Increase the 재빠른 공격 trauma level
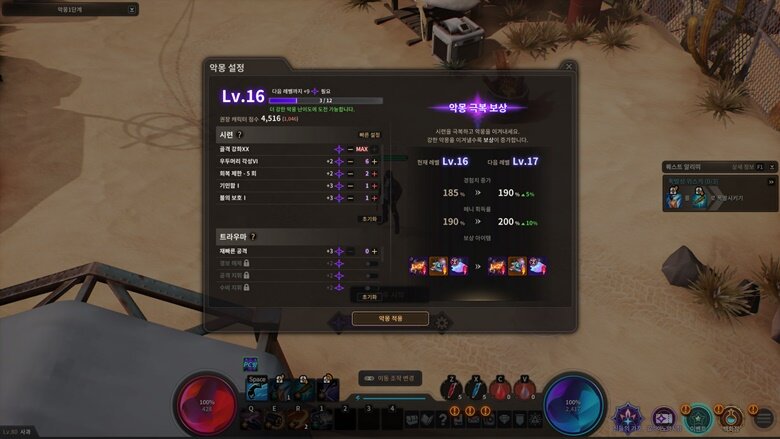 coord(375,251)
